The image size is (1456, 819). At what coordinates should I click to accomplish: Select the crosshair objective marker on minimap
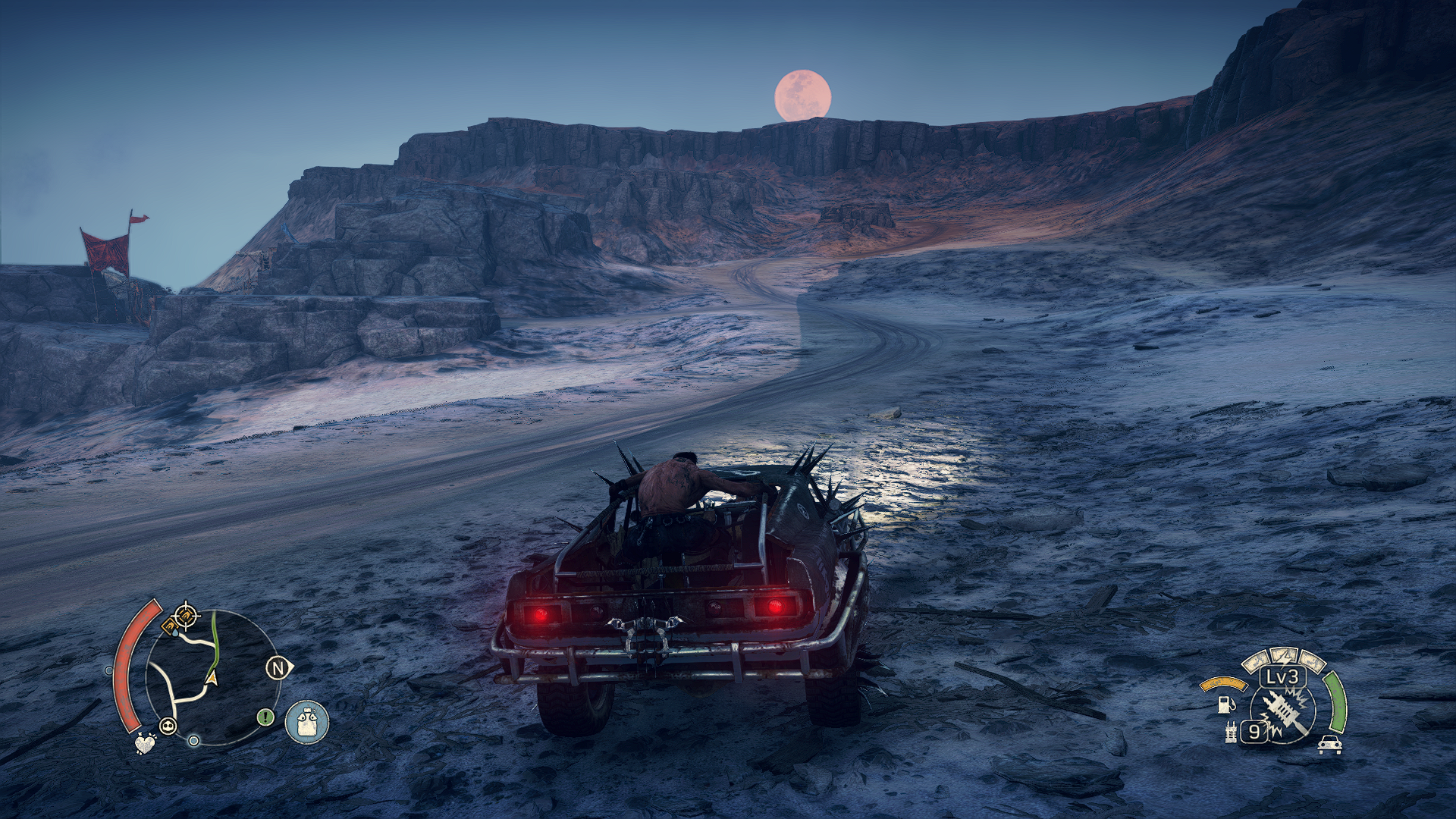pos(186,615)
